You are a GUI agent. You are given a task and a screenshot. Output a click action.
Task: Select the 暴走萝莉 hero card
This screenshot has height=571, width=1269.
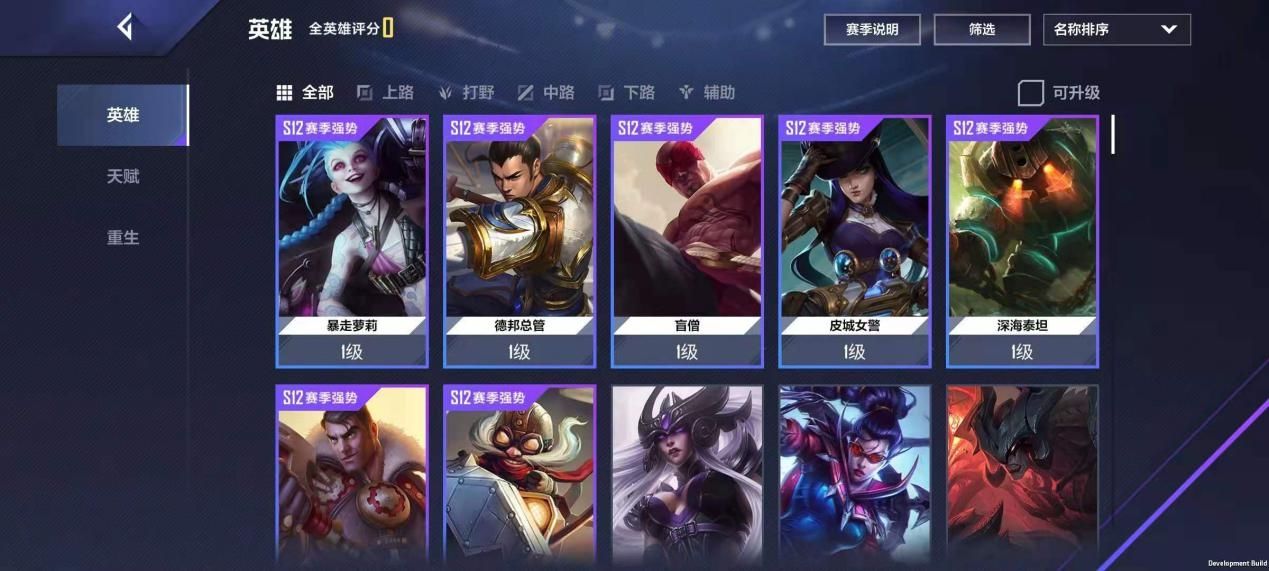(352, 241)
